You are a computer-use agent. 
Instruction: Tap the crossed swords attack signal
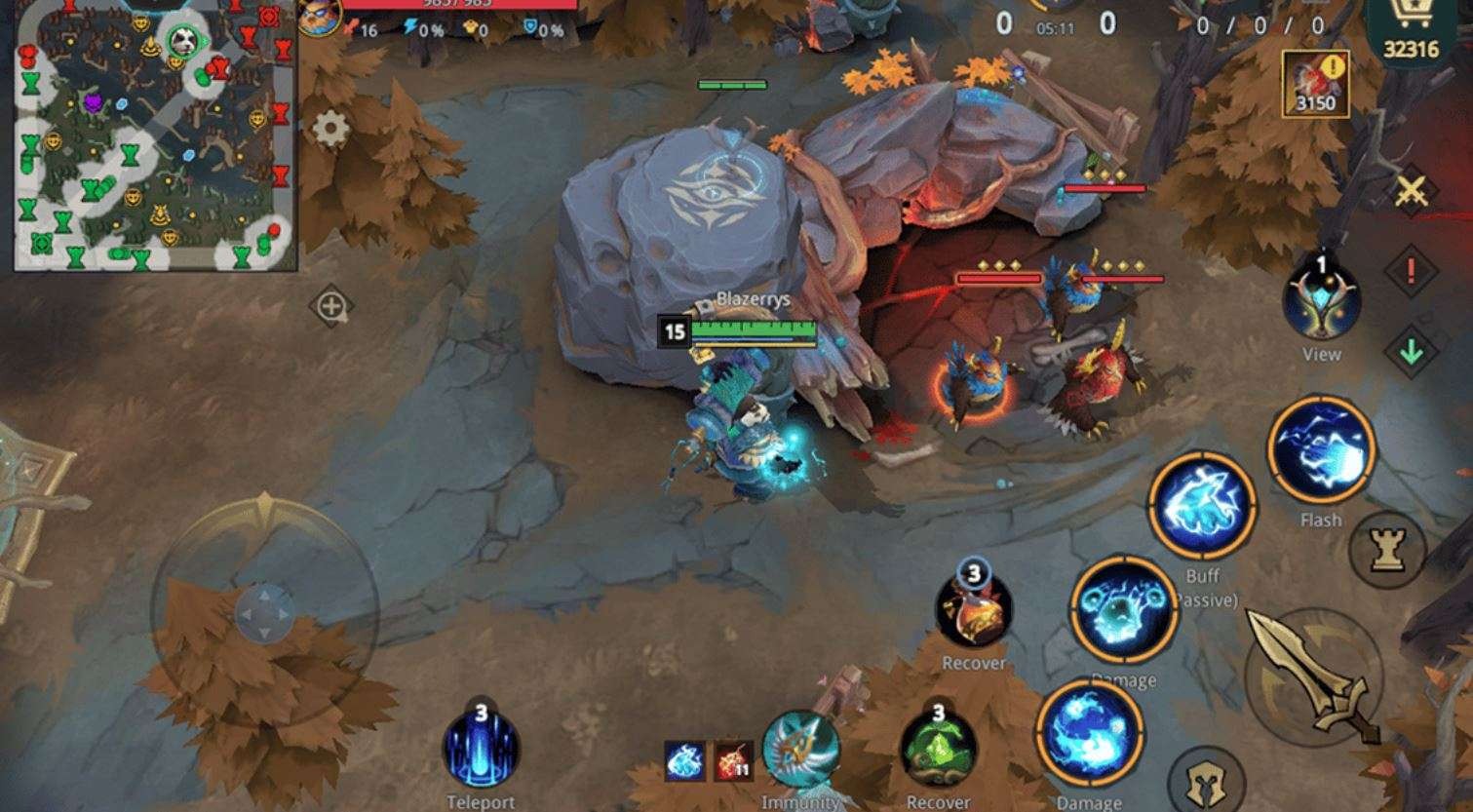click(1411, 191)
